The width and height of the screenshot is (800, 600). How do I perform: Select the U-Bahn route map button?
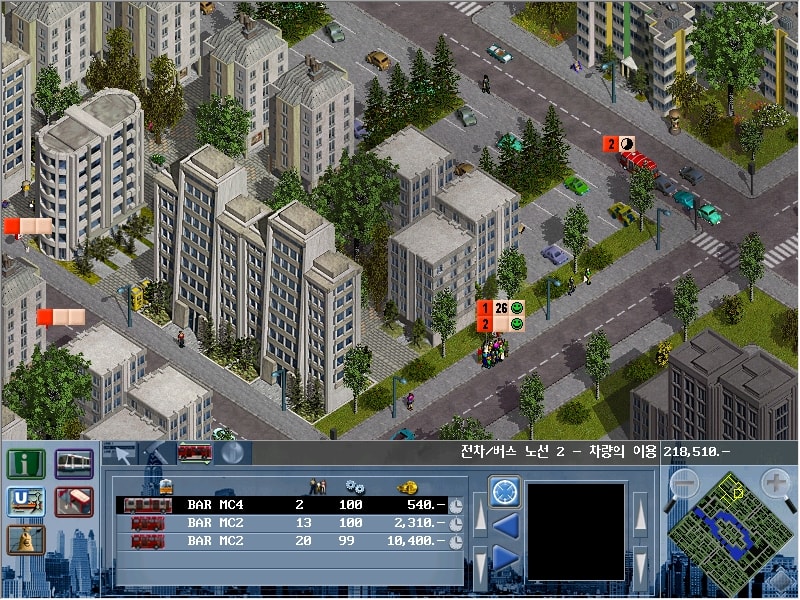24,502
